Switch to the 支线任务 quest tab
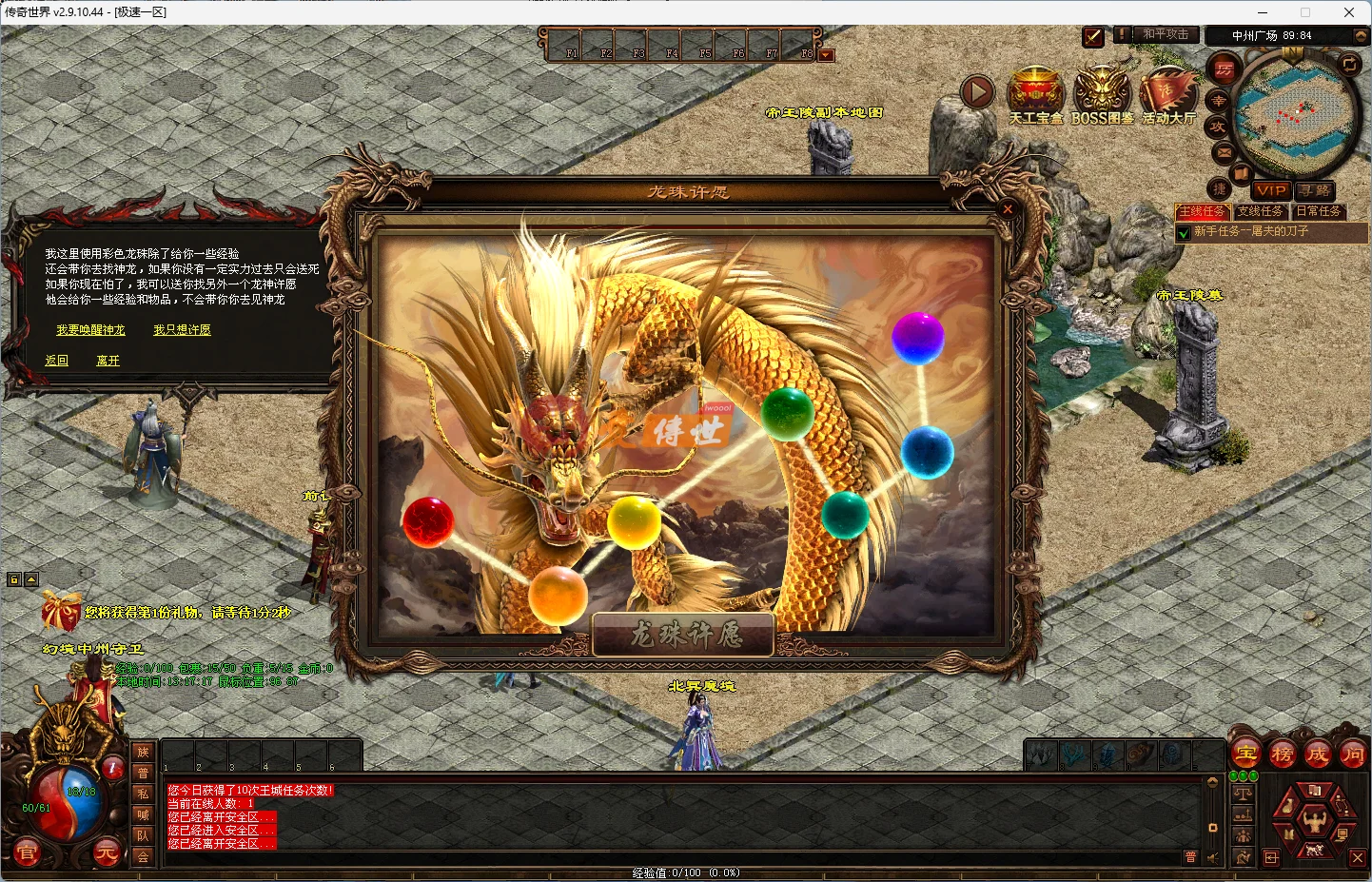The width and height of the screenshot is (1372, 882). pyautogui.click(x=1262, y=211)
